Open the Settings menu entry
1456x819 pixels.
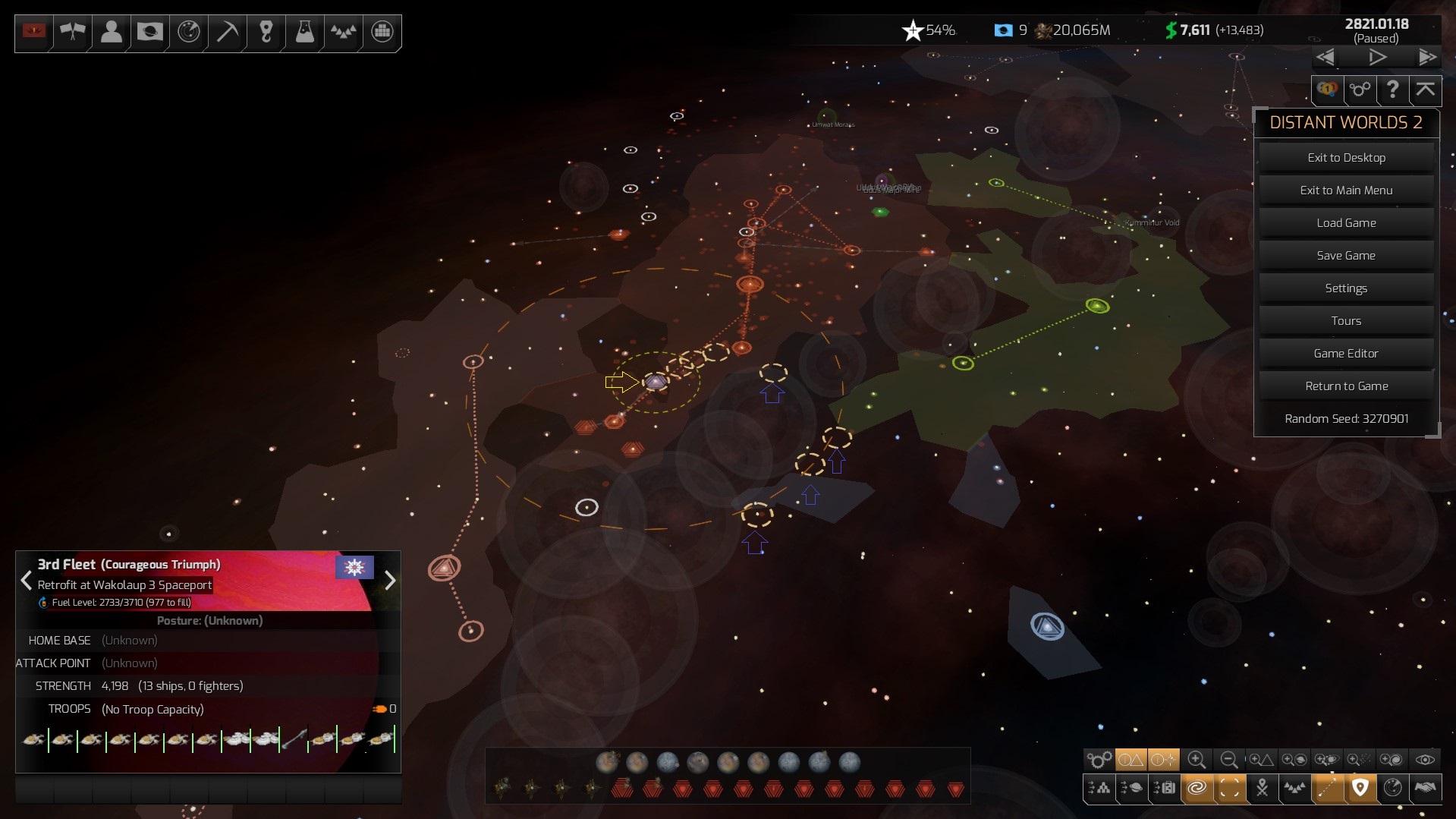pyautogui.click(x=1346, y=288)
